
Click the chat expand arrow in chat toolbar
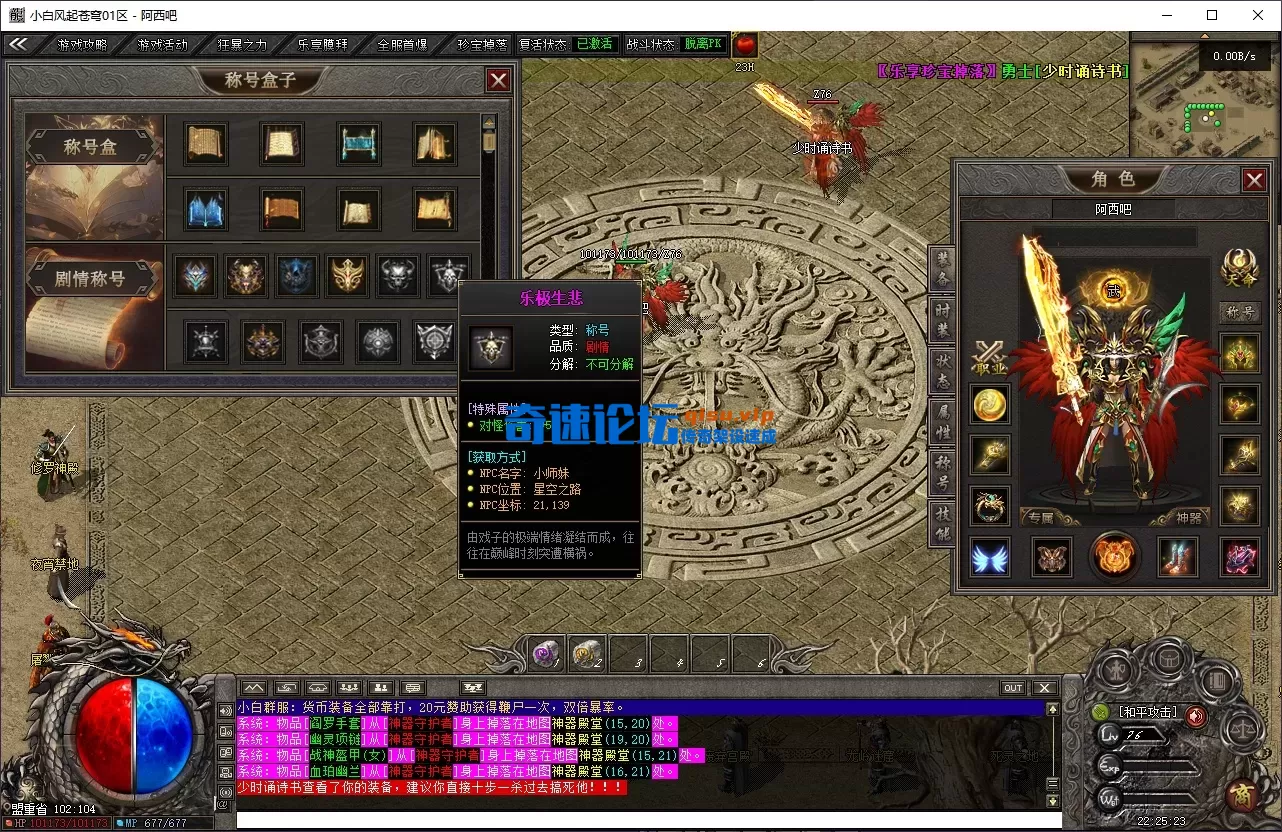(x=253, y=687)
